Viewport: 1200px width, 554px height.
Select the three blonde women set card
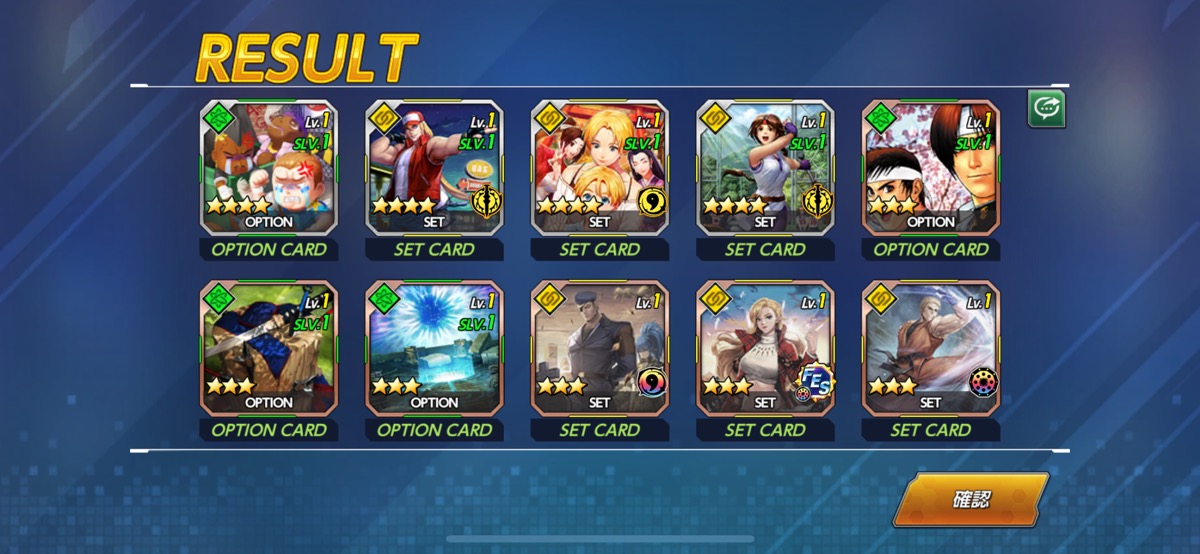pos(599,168)
